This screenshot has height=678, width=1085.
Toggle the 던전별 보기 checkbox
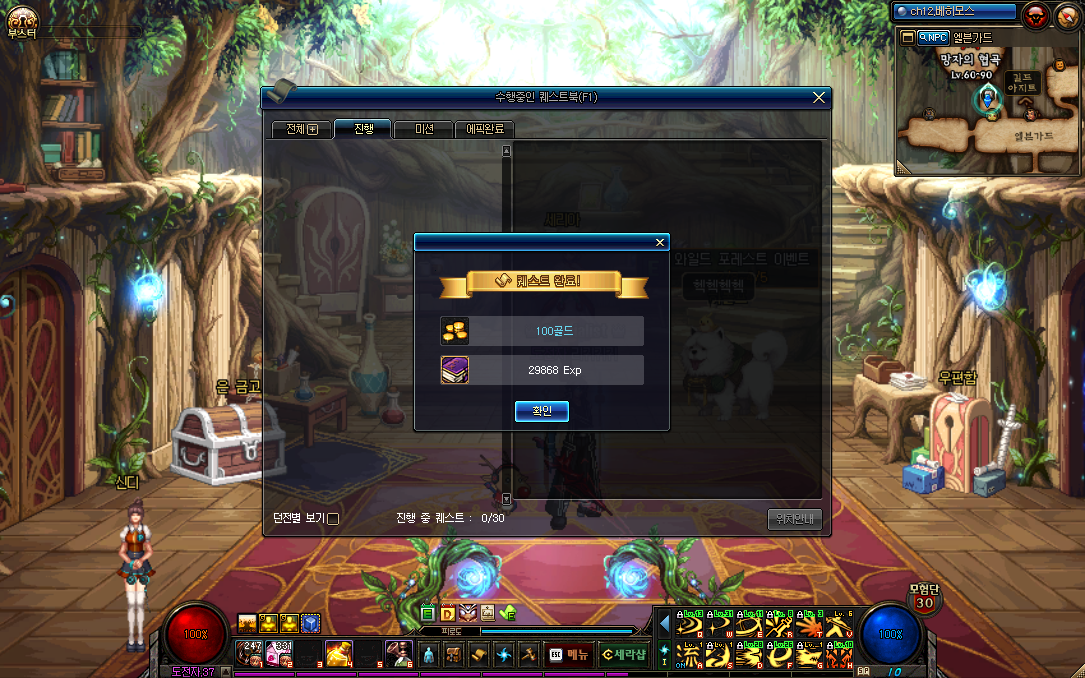tap(334, 519)
